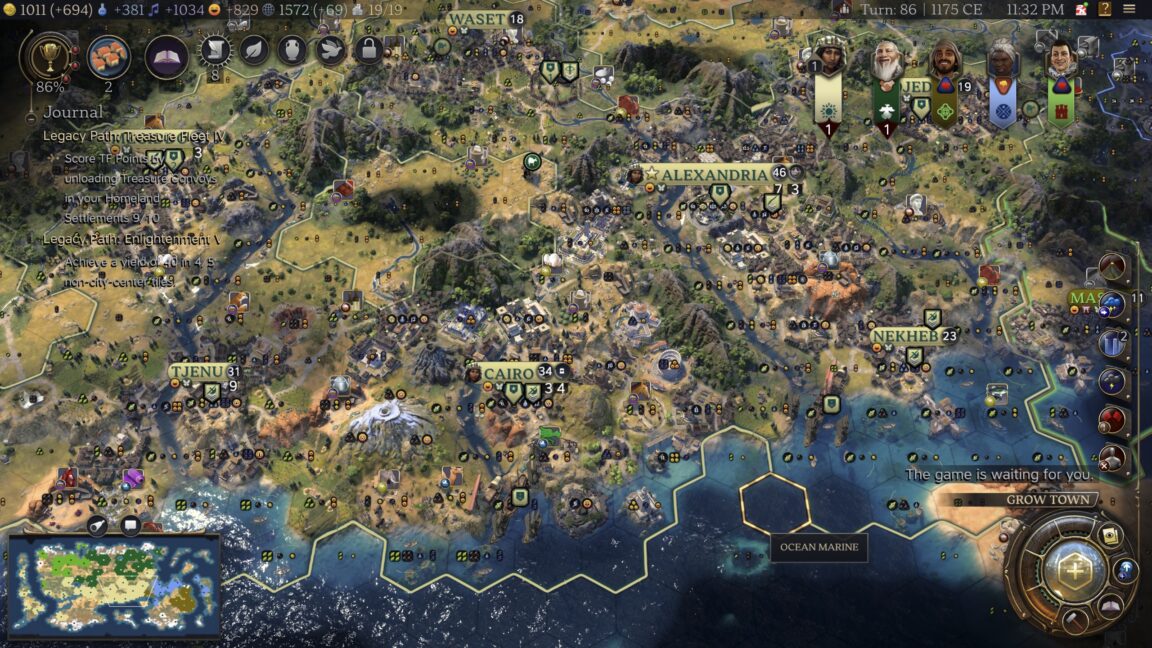Open the resources allocation icon
1152x648 pixels.
point(108,57)
